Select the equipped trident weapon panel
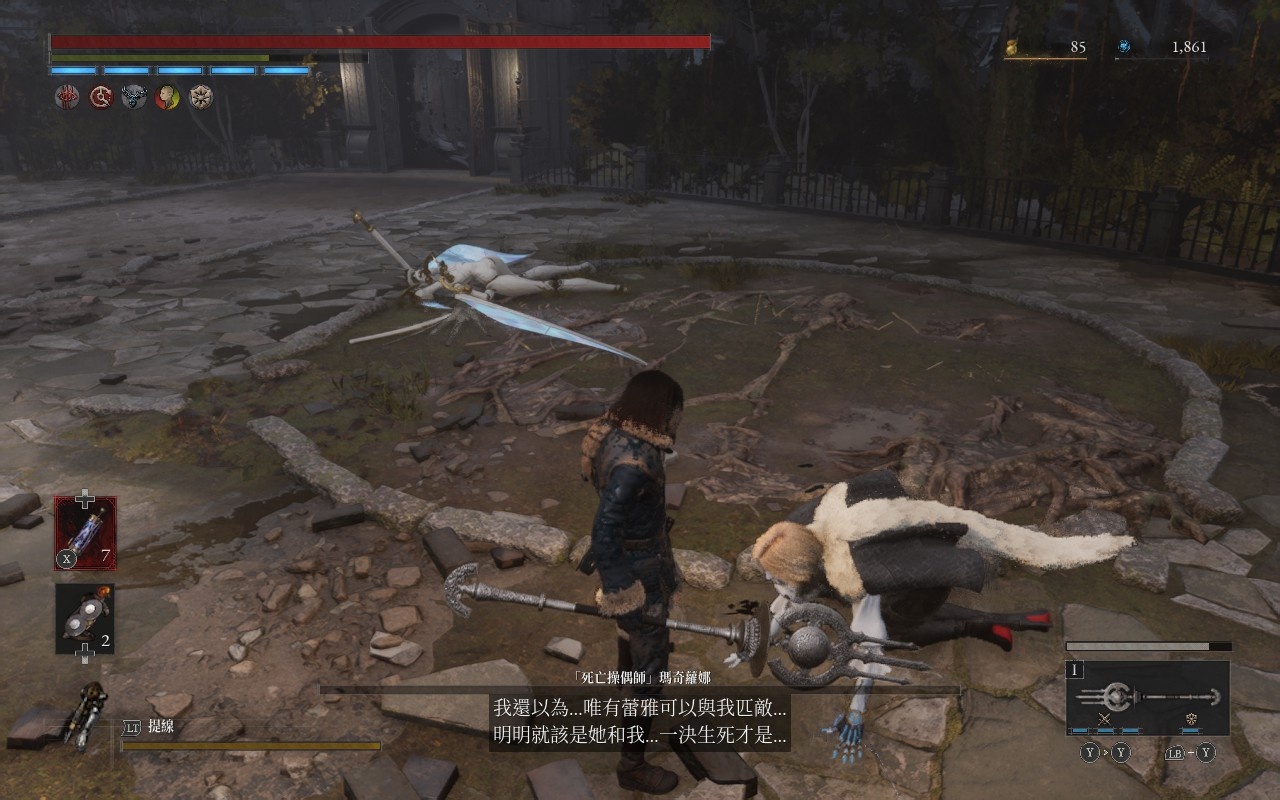 click(1147, 696)
